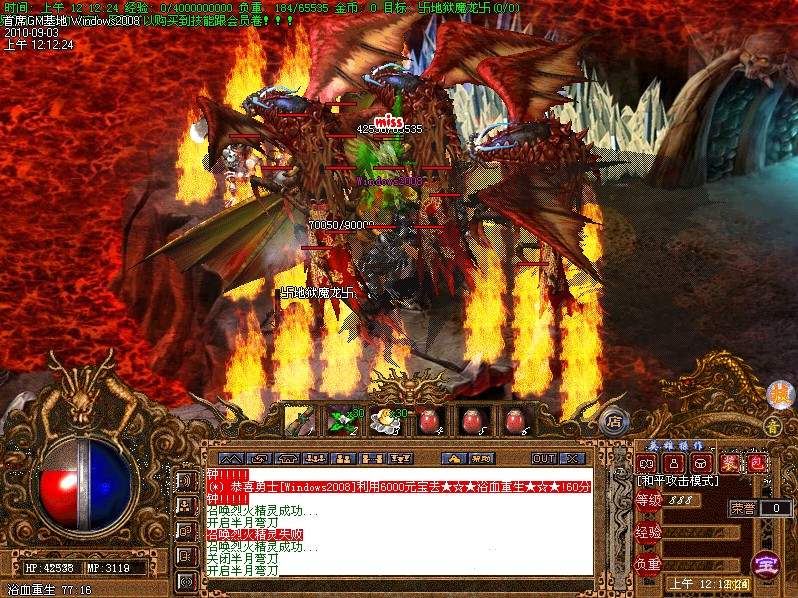Open the equipment panel (装)

[x=731, y=463]
